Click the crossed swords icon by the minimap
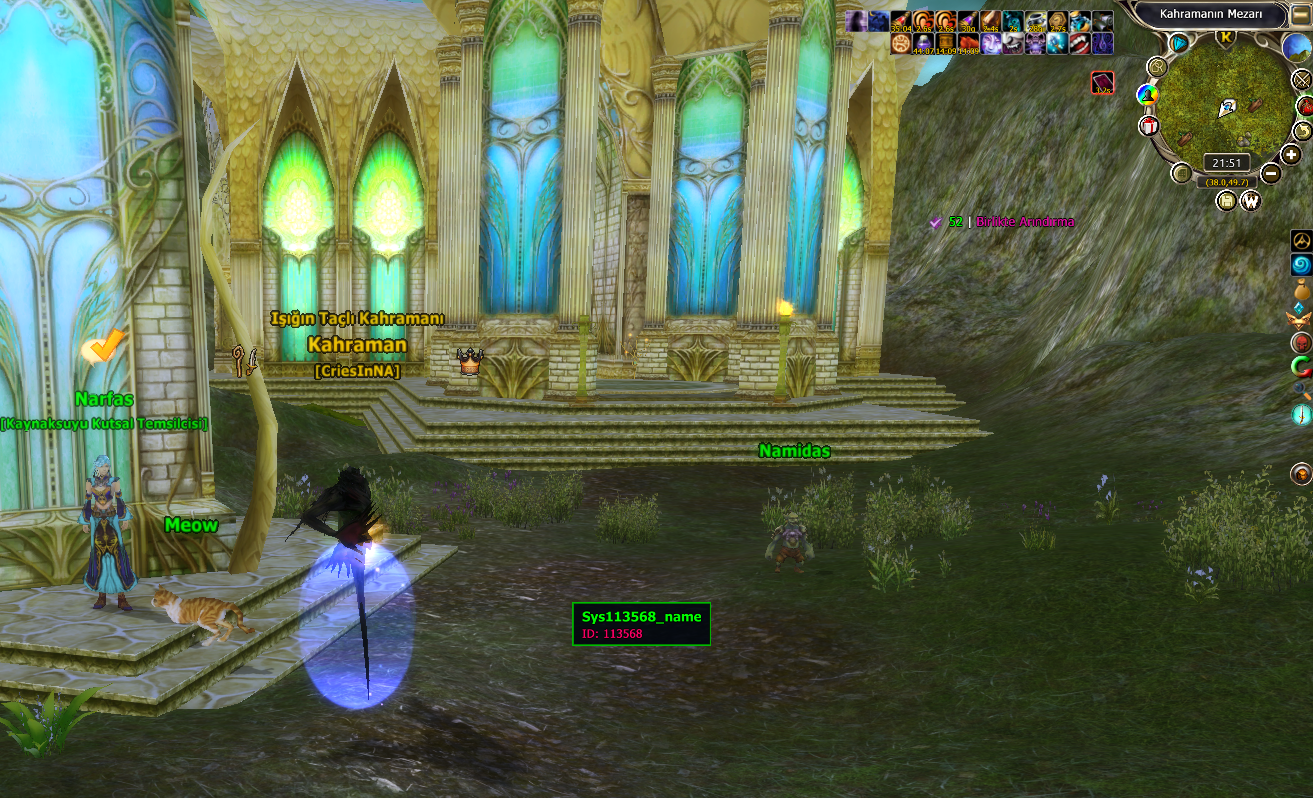Viewport: 1313px width, 798px height. point(1302,80)
